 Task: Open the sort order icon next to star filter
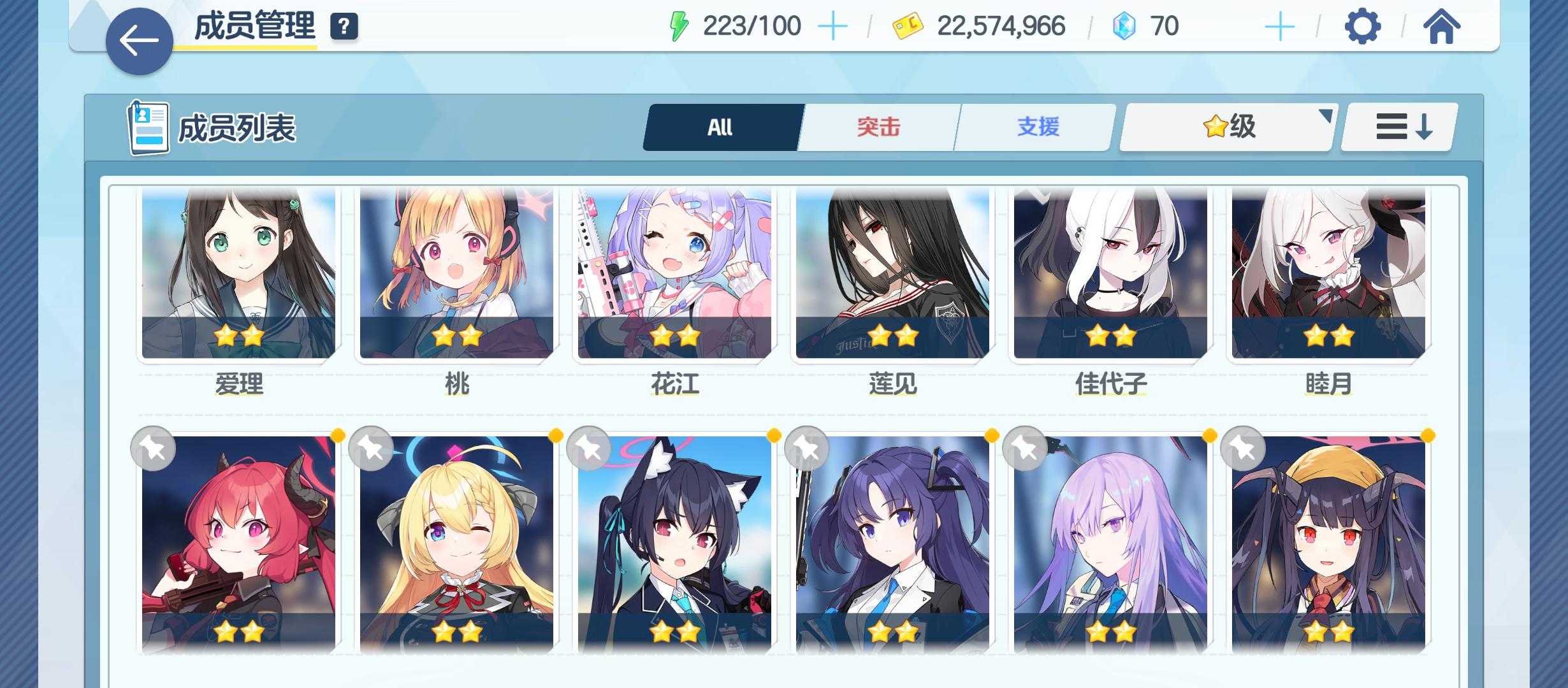pos(1397,127)
